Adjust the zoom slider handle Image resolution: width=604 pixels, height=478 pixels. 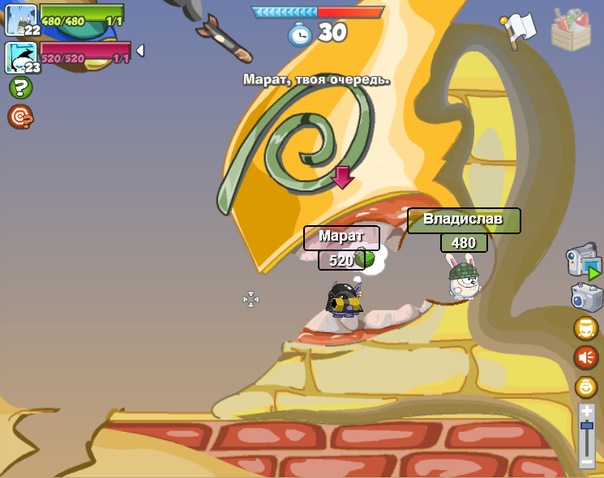587,428
